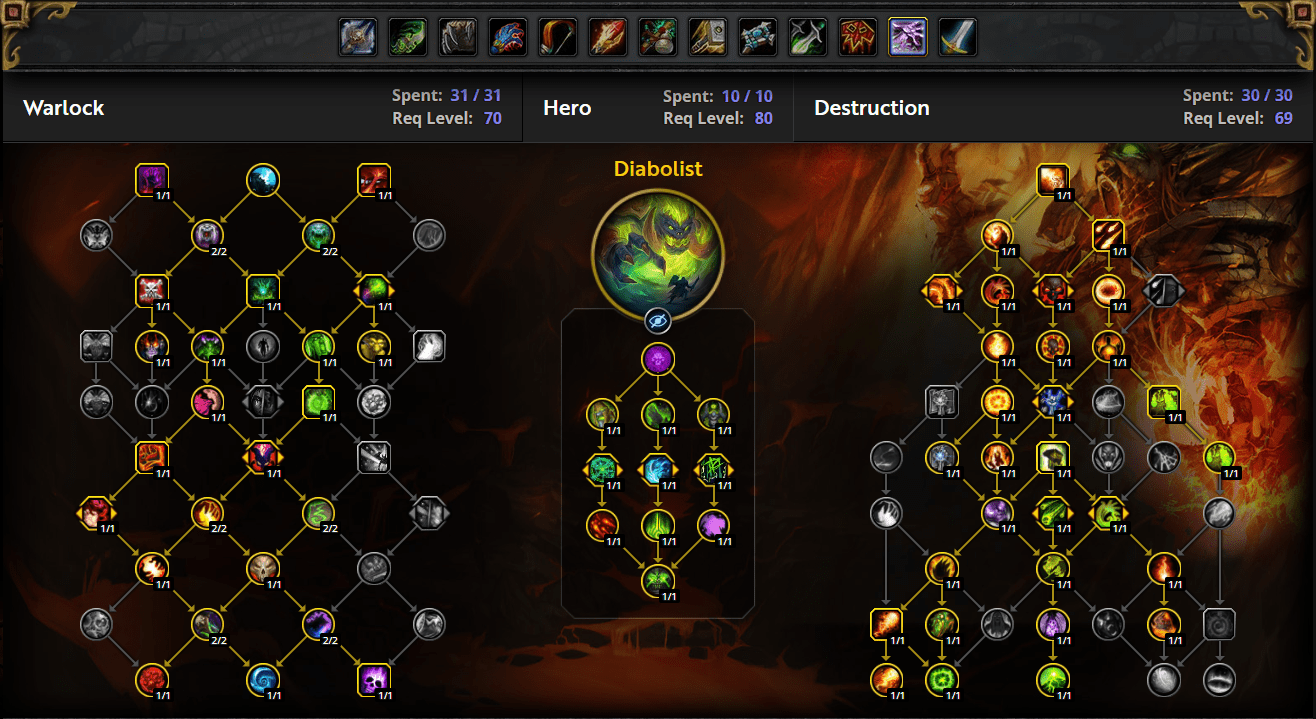The width and height of the screenshot is (1316, 719).
Task: Select the Evoker dragon class icon
Action: point(508,38)
